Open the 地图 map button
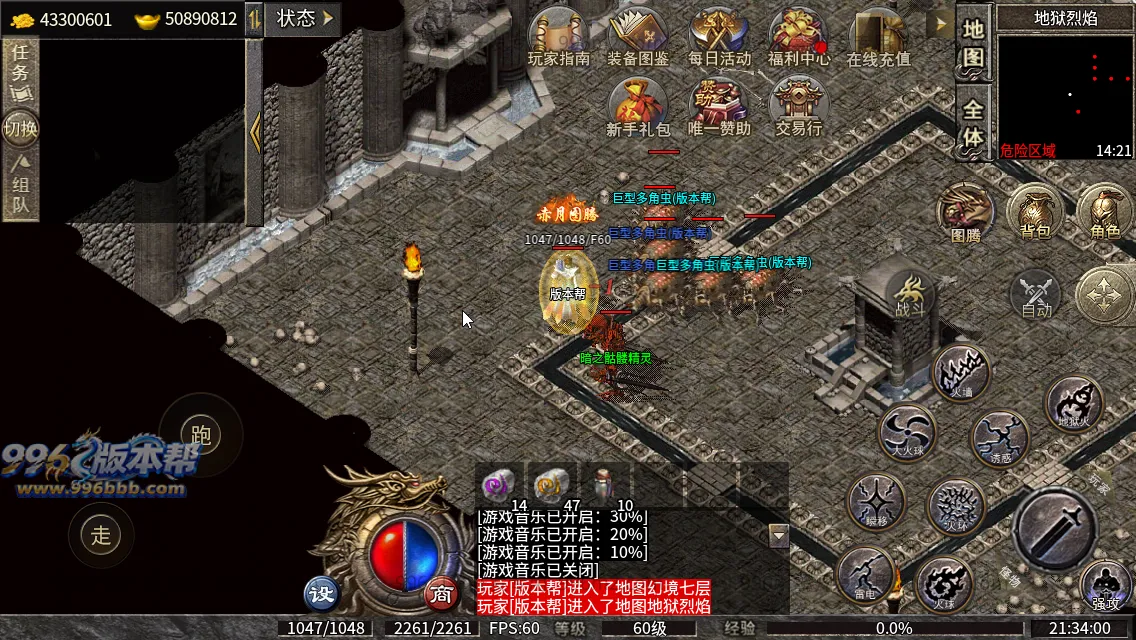This screenshot has height=640, width=1136. point(973,43)
